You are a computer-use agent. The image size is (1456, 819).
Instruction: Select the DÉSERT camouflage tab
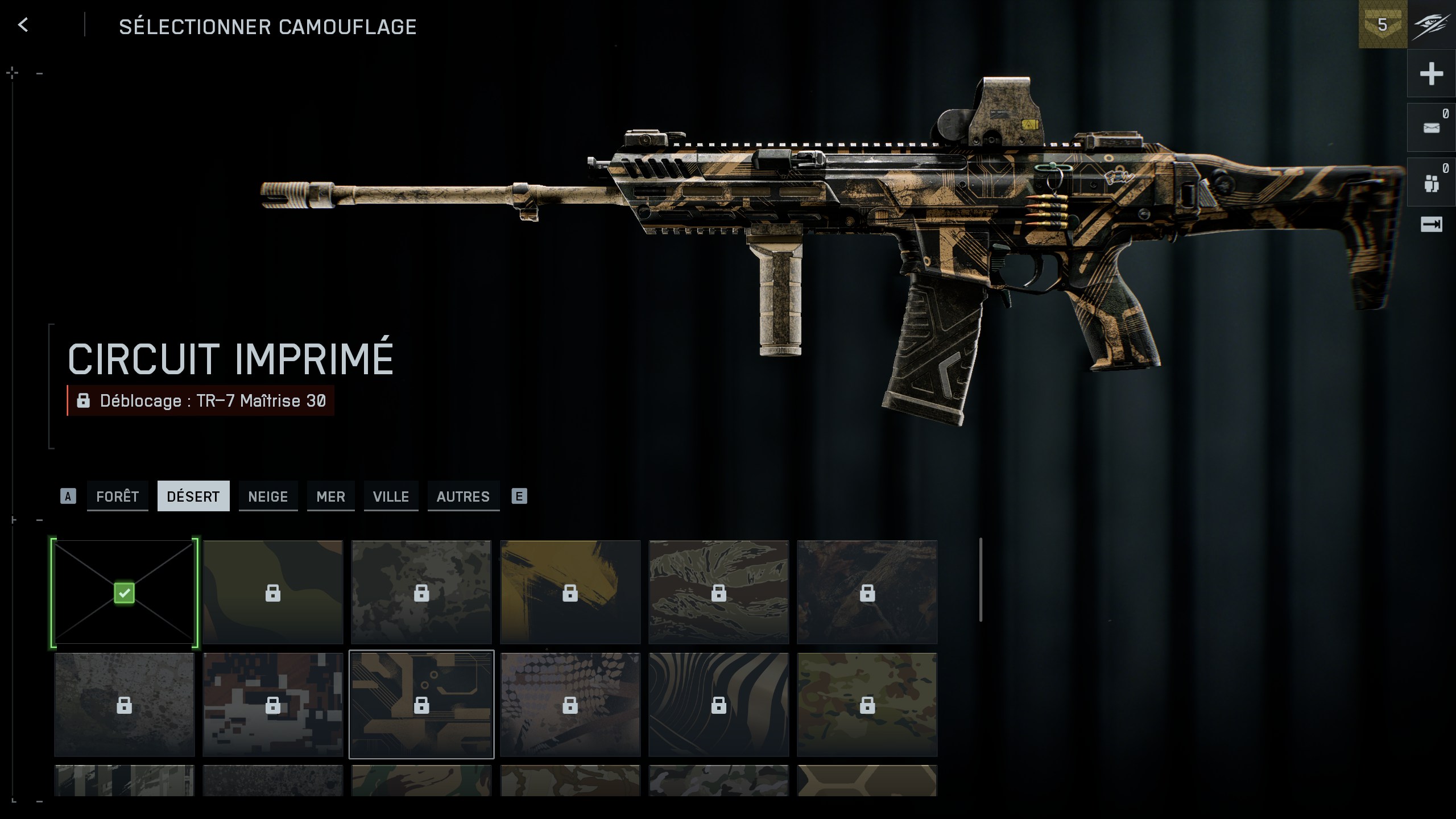[x=193, y=497]
